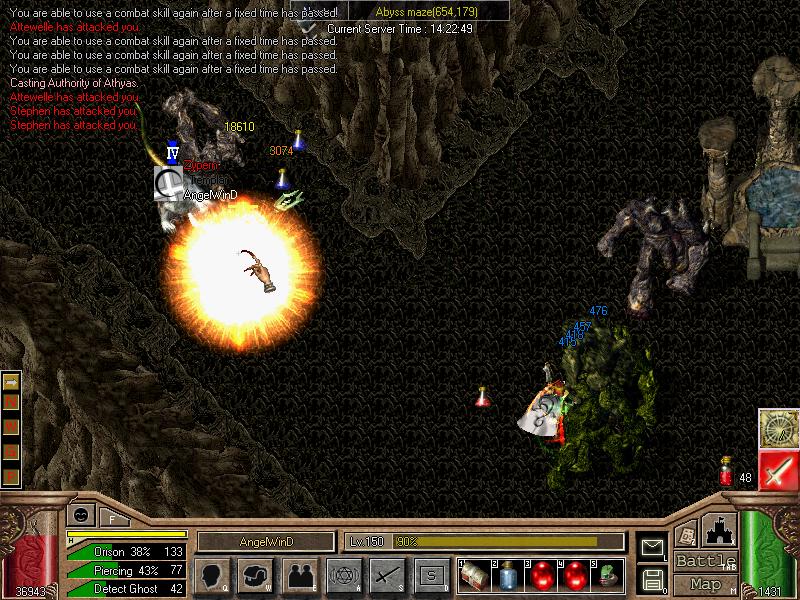The width and height of the screenshot is (800, 600).
Task: Click the envelope mail icon
Action: coord(652,547)
